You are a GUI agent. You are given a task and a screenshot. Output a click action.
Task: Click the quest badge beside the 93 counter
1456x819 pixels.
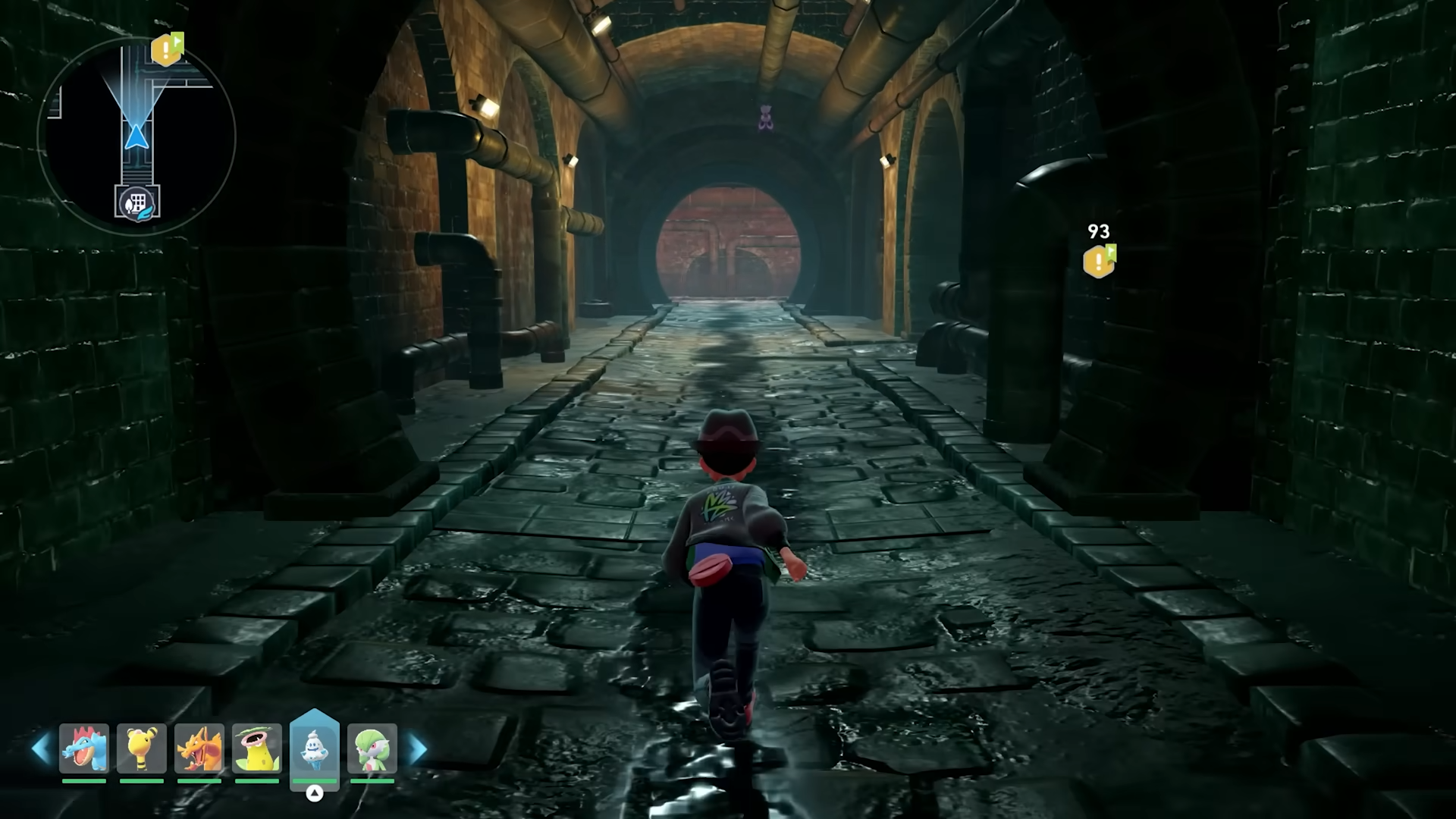point(1098,262)
